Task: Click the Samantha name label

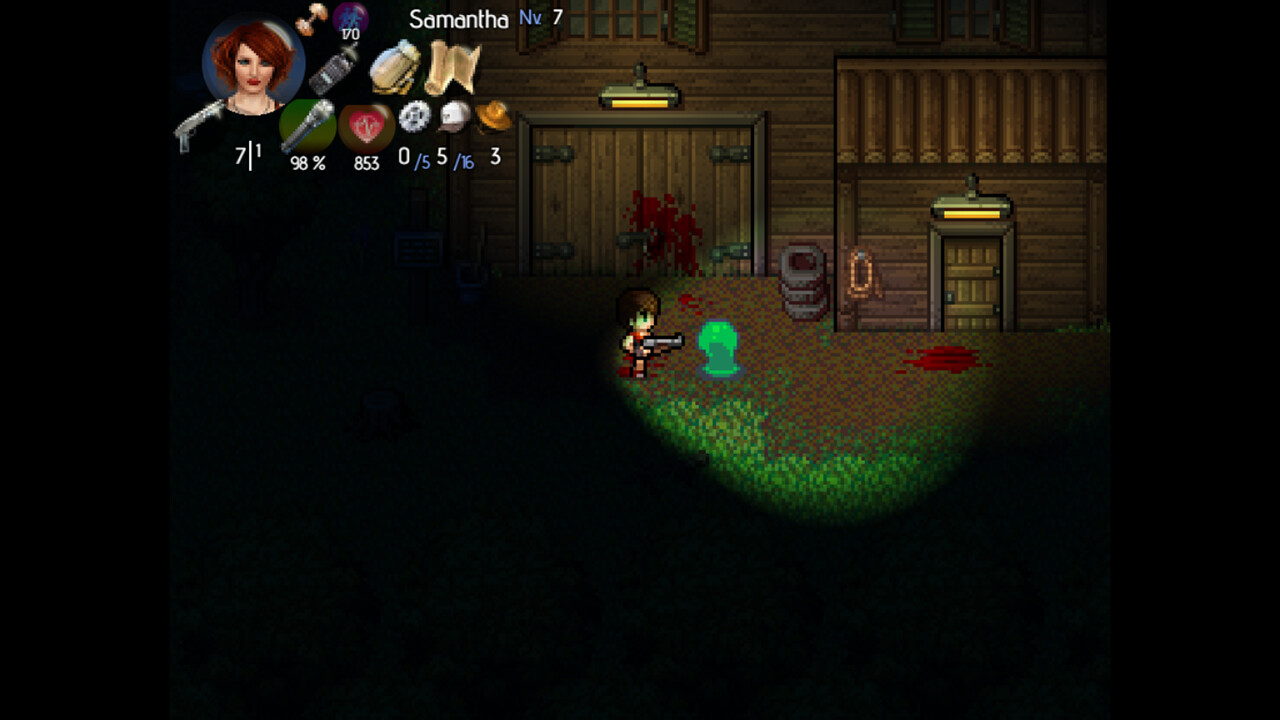Action: (x=458, y=17)
